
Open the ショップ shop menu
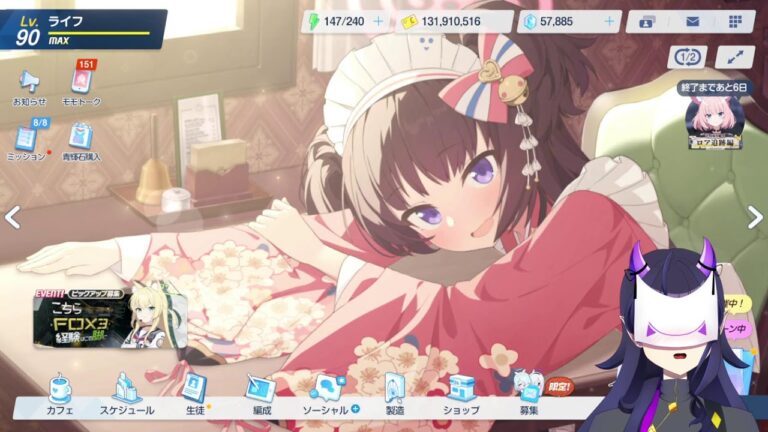coord(461,393)
